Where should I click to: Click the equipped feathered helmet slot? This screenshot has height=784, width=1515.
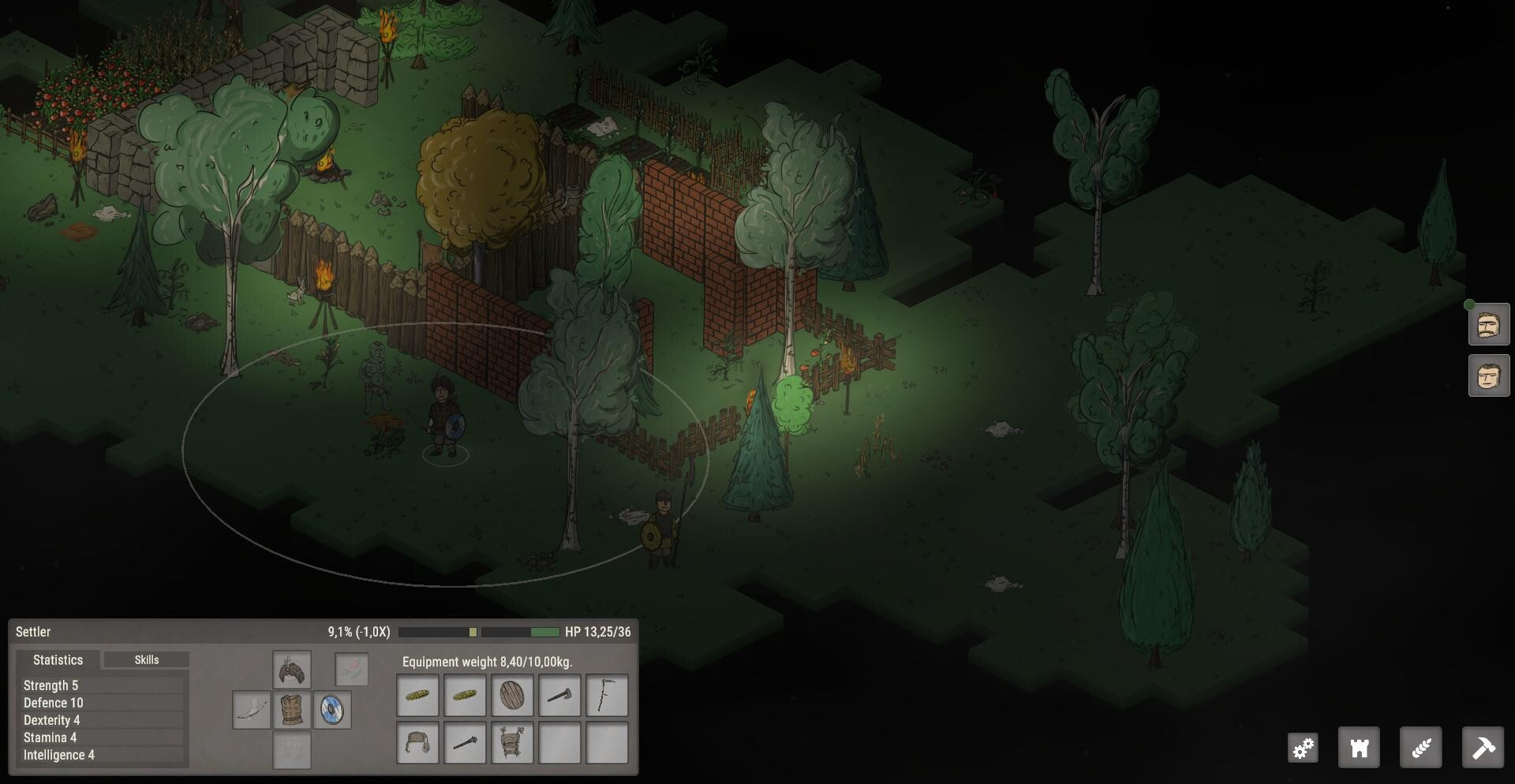coord(292,671)
